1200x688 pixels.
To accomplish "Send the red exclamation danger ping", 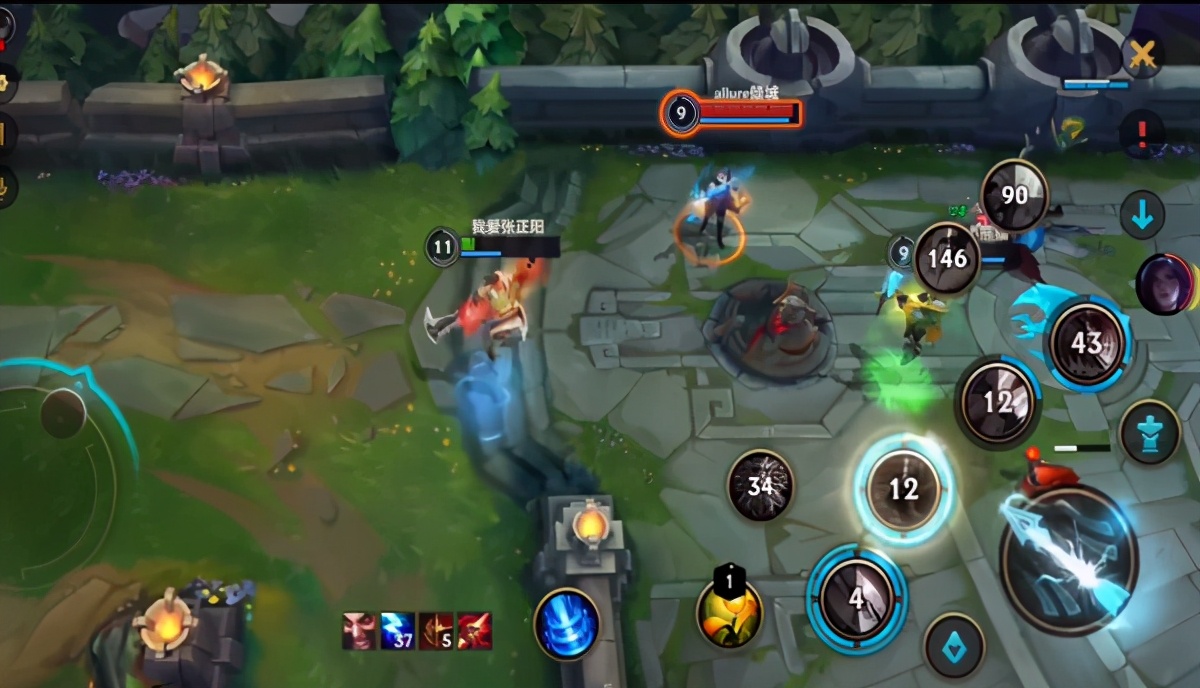I will [x=1143, y=131].
